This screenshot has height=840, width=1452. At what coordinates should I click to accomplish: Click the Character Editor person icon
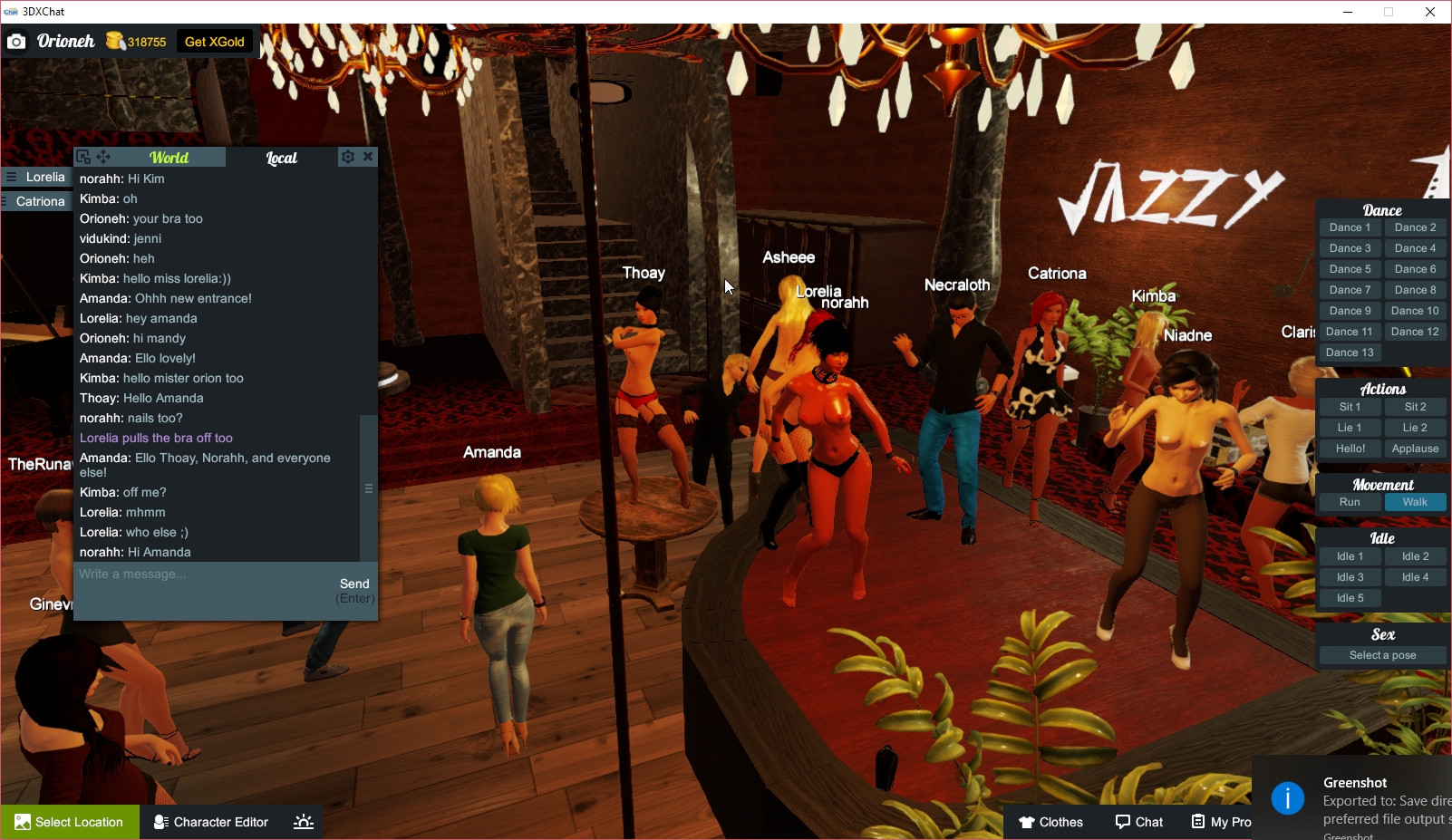pyautogui.click(x=159, y=822)
